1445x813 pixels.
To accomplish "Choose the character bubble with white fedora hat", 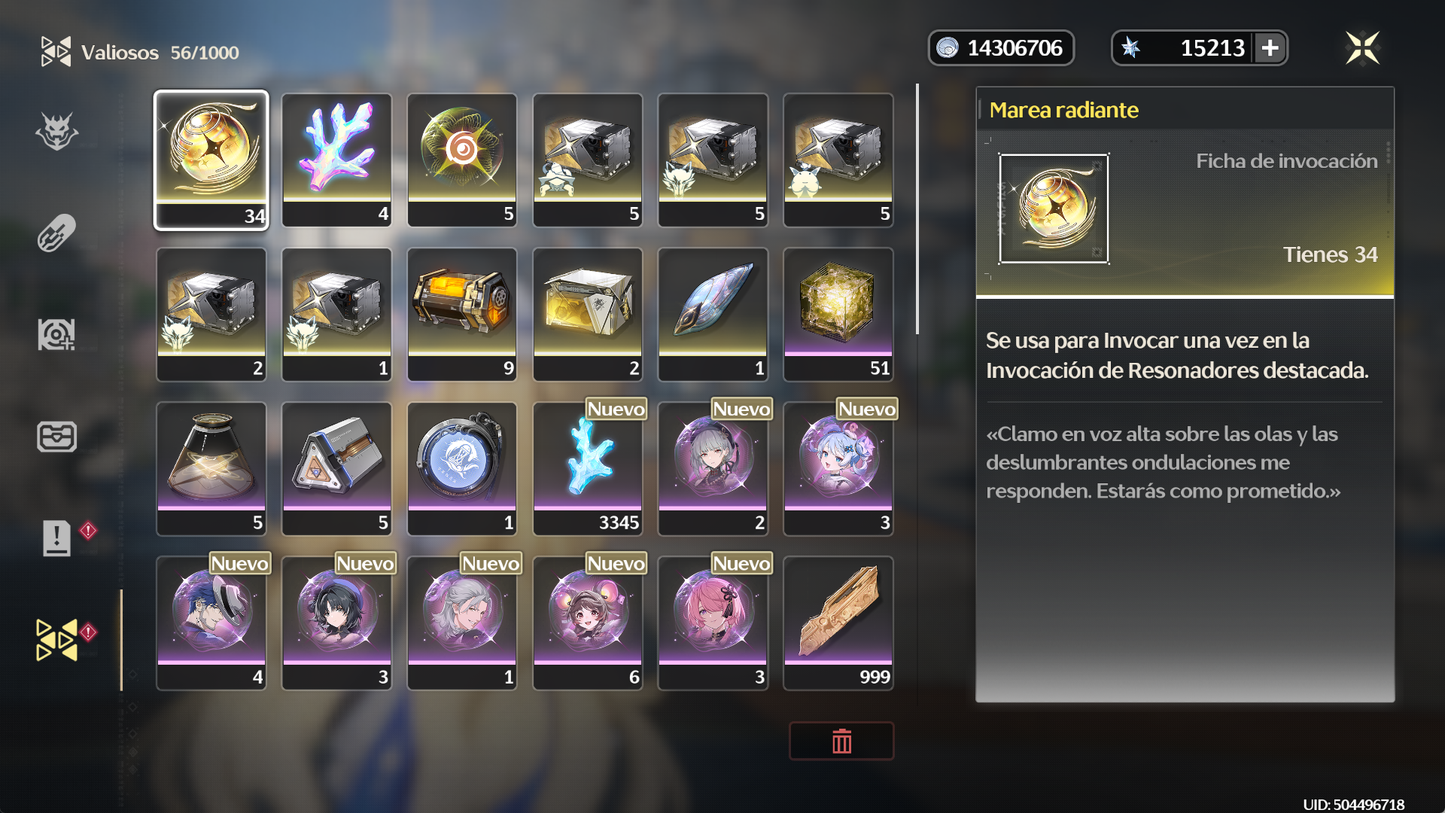I will coord(211,622).
